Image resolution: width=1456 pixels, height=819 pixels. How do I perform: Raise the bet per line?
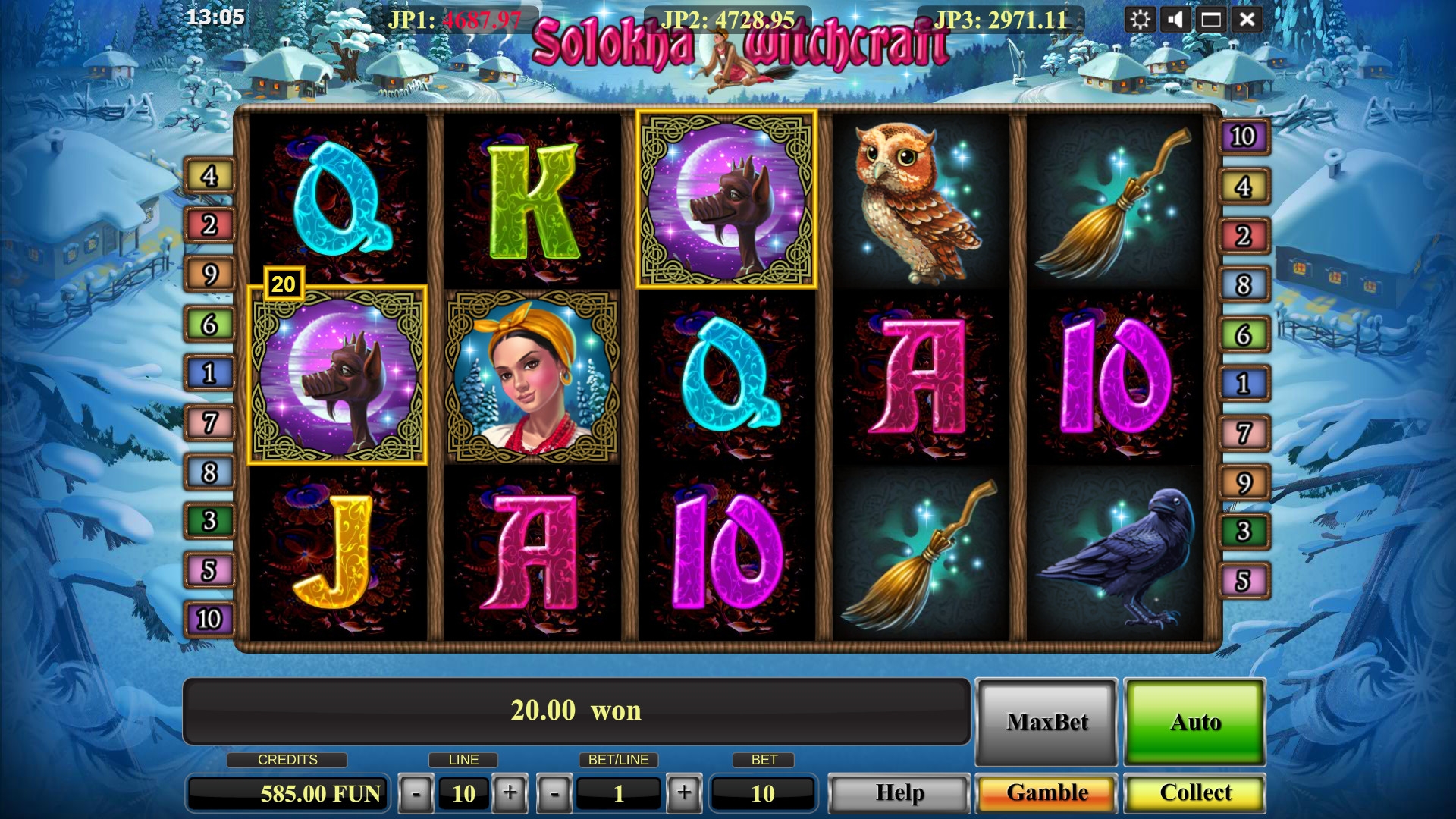(x=684, y=794)
